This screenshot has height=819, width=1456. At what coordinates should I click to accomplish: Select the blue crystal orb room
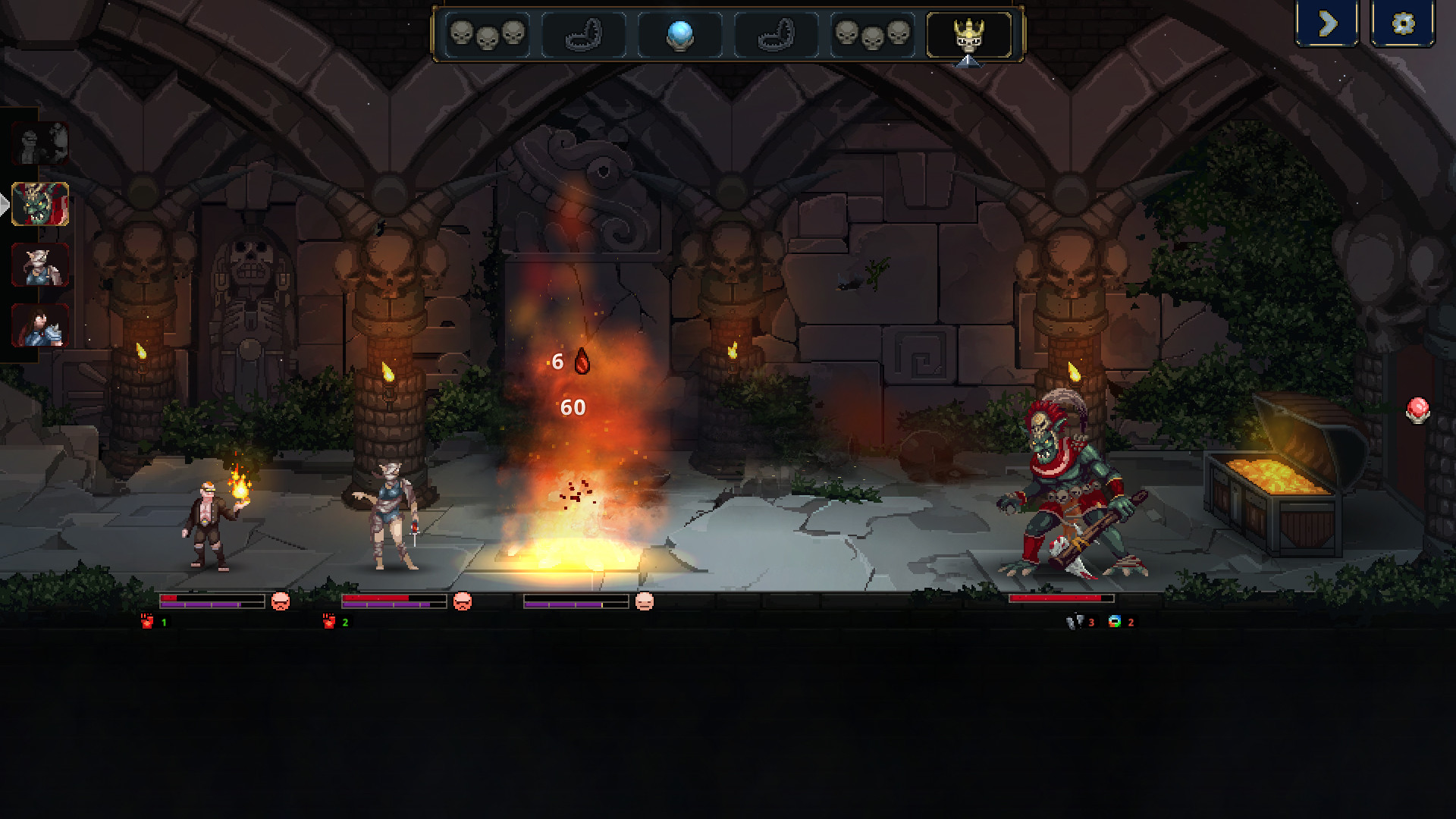coord(679,35)
